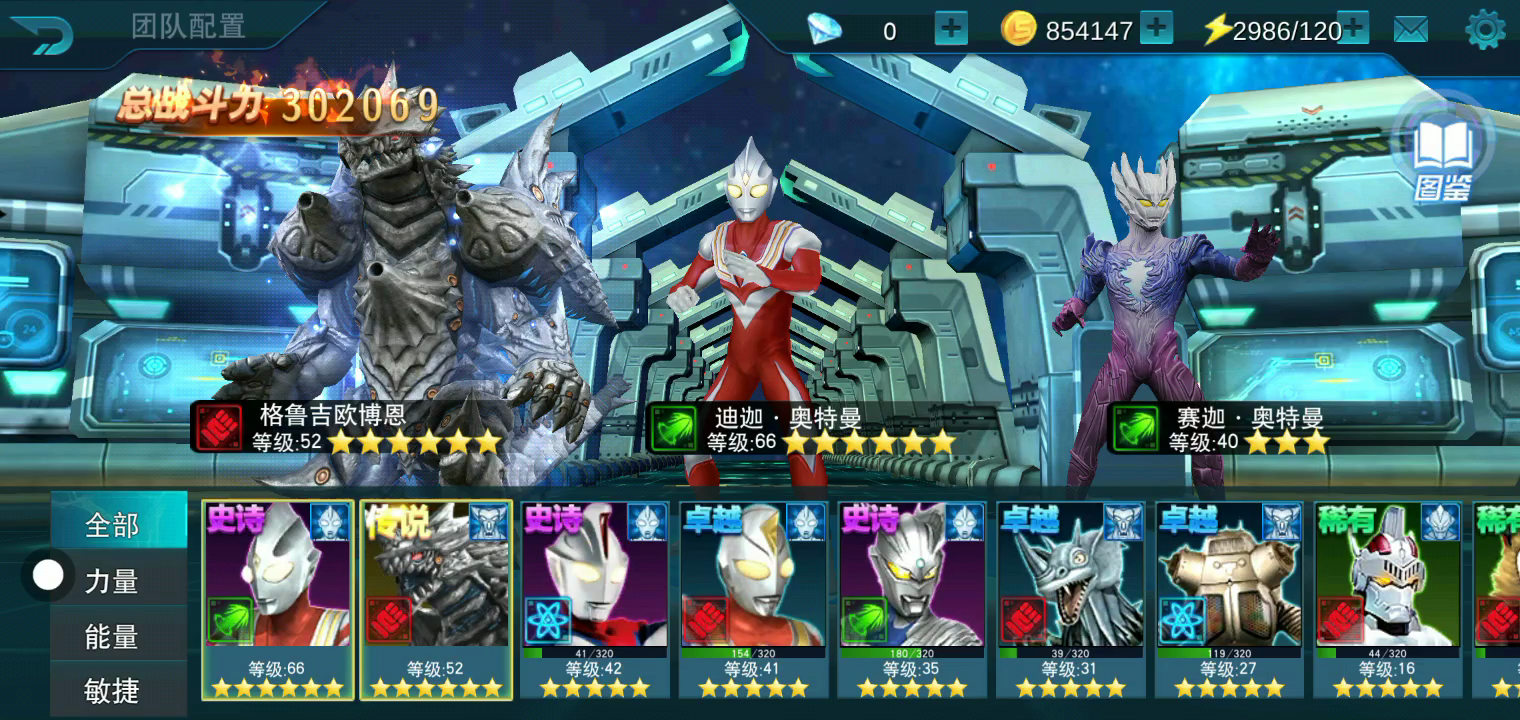Select the level 66 史诗 Tiga card

point(278,598)
